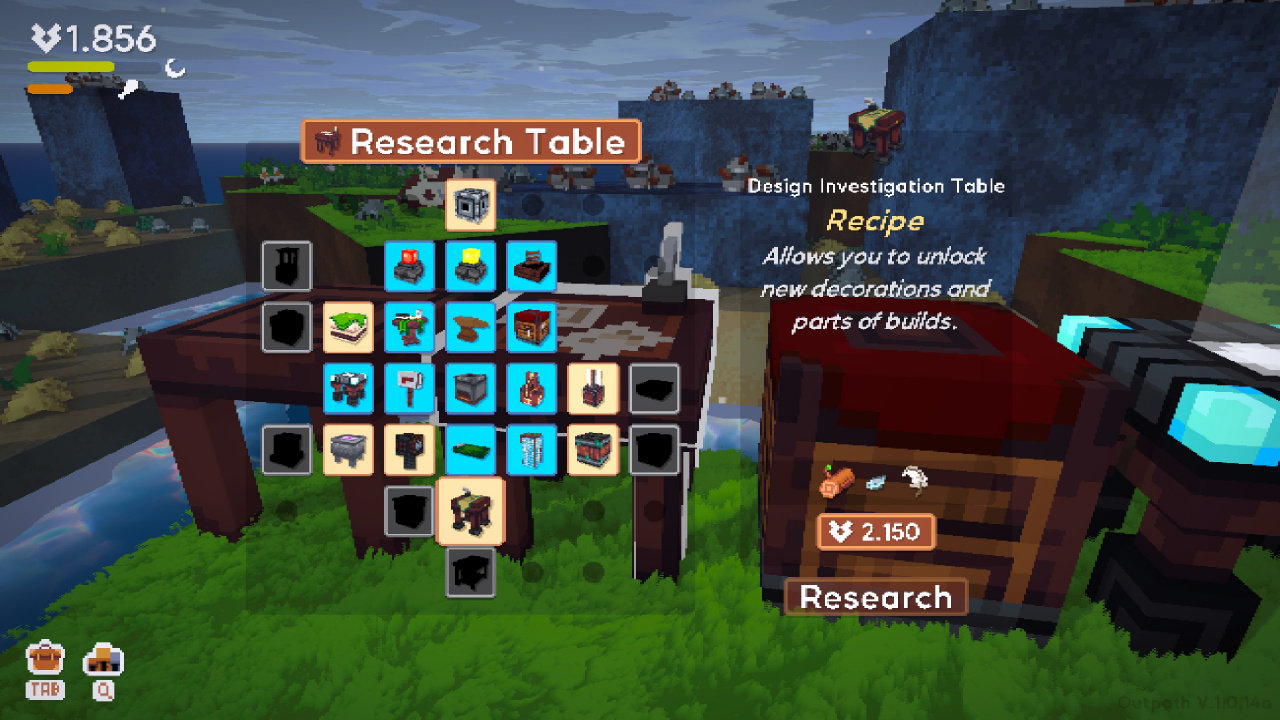Select the highlighted research table recipe
Image resolution: width=1280 pixels, height=720 pixels.
click(x=470, y=511)
